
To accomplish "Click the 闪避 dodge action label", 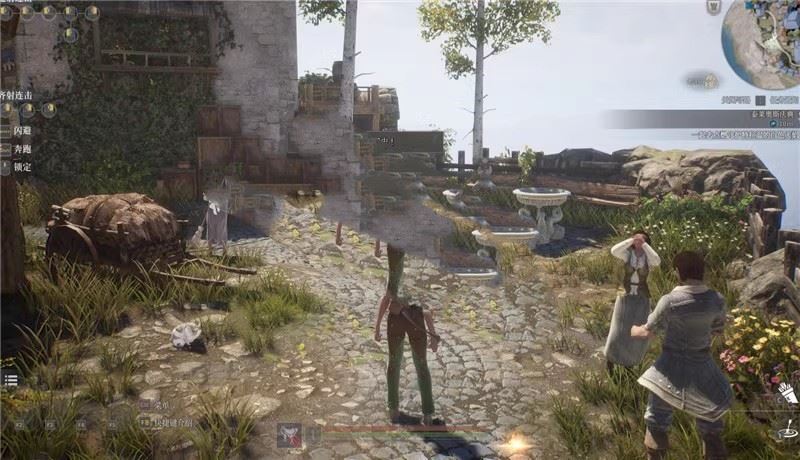I will [20, 131].
